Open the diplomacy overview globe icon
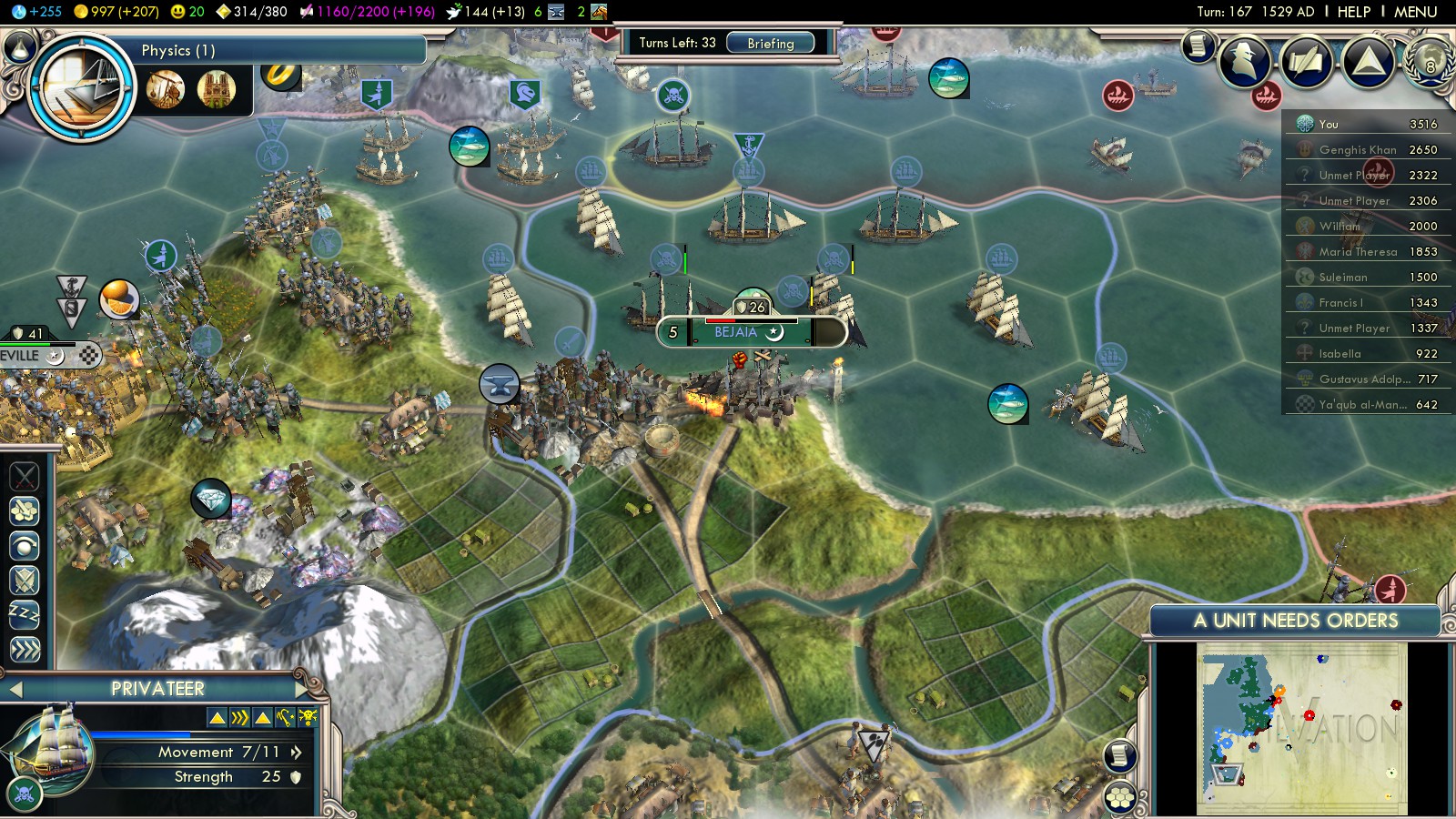 (1430, 62)
